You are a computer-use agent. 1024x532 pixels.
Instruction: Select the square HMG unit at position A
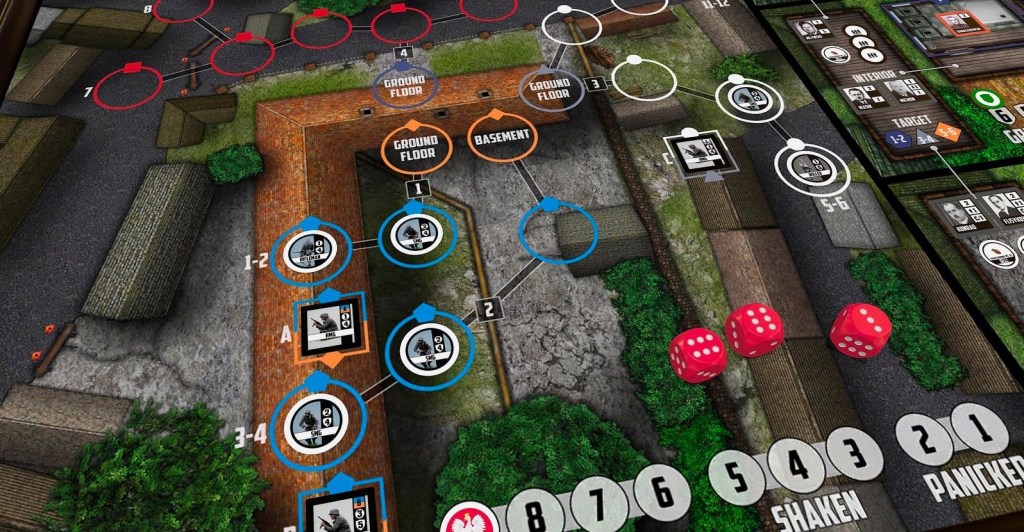tap(330, 321)
